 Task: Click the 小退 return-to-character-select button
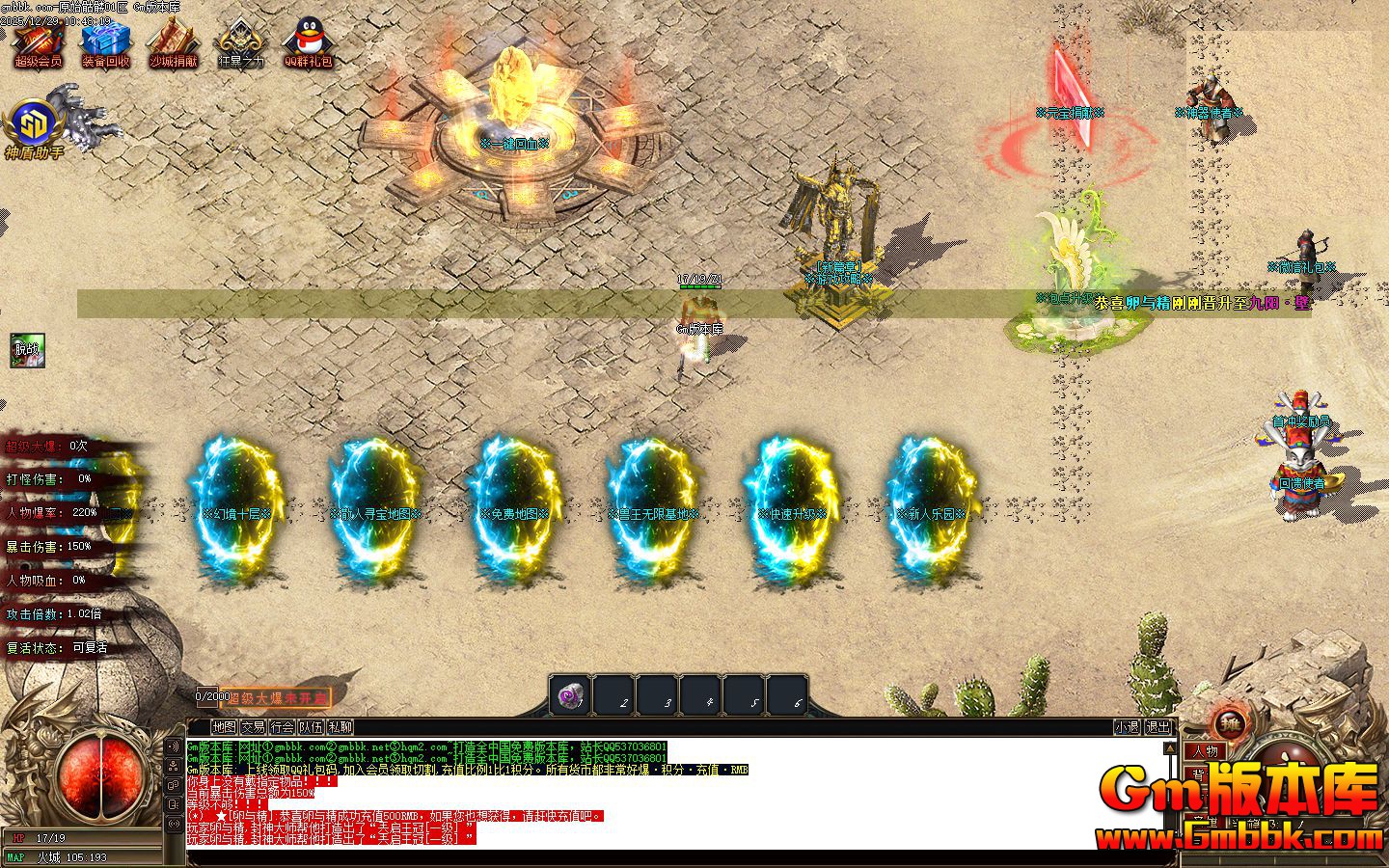[1127, 727]
